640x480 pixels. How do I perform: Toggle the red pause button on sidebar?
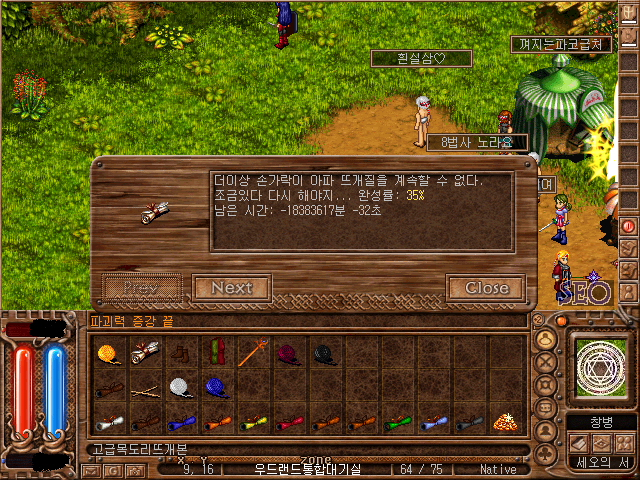tap(629, 226)
